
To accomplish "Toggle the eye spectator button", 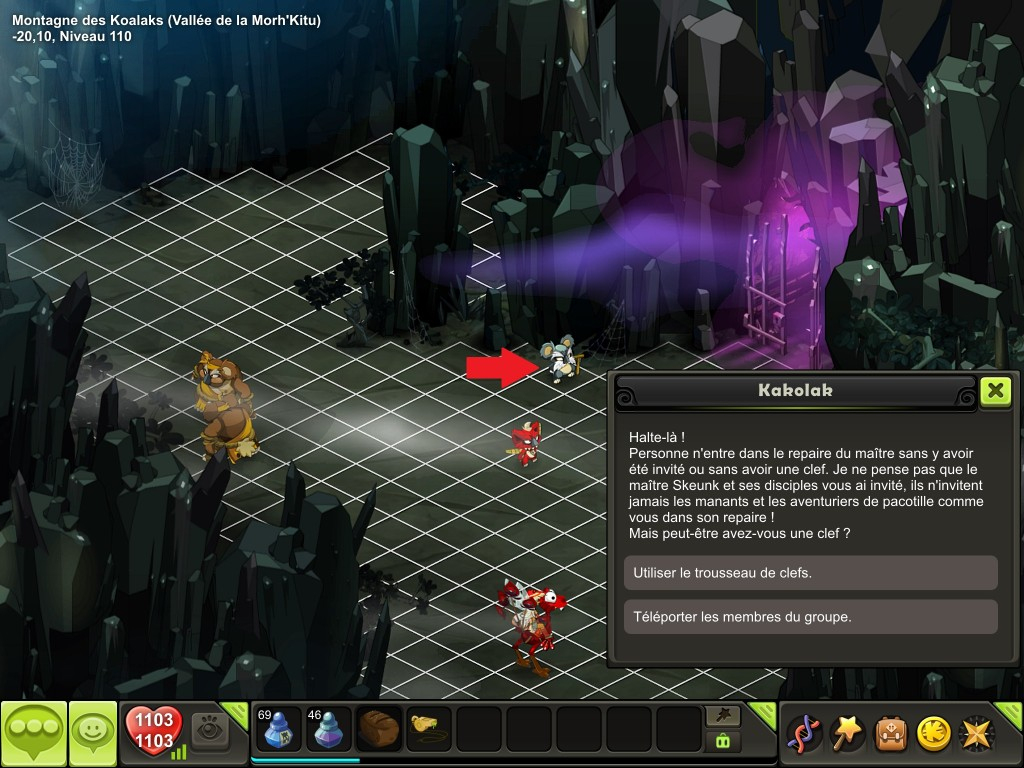I will click(210, 730).
